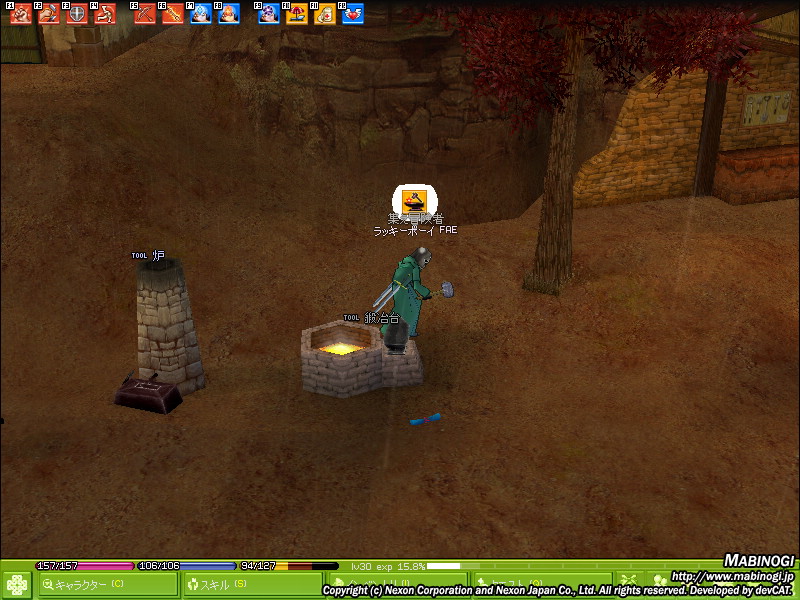Activate the fist skill on F1

(21, 15)
